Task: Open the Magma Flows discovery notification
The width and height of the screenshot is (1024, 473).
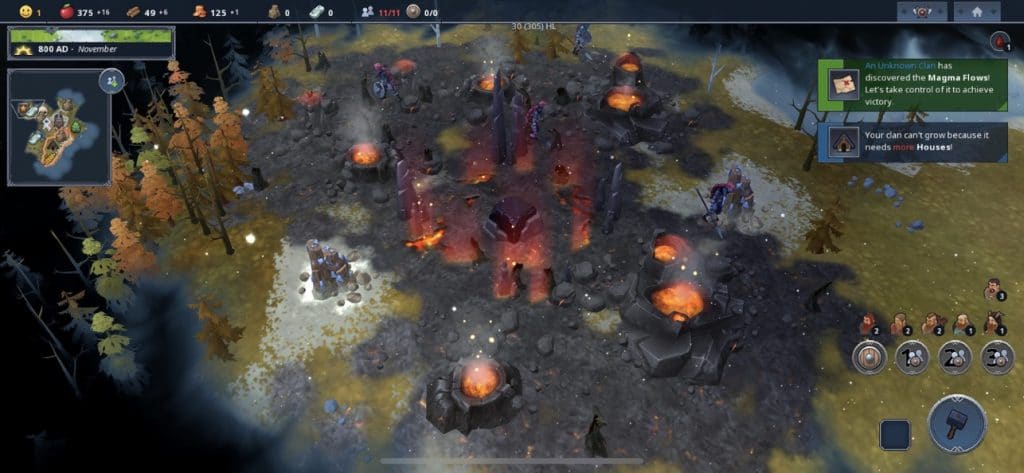Action: coord(912,84)
